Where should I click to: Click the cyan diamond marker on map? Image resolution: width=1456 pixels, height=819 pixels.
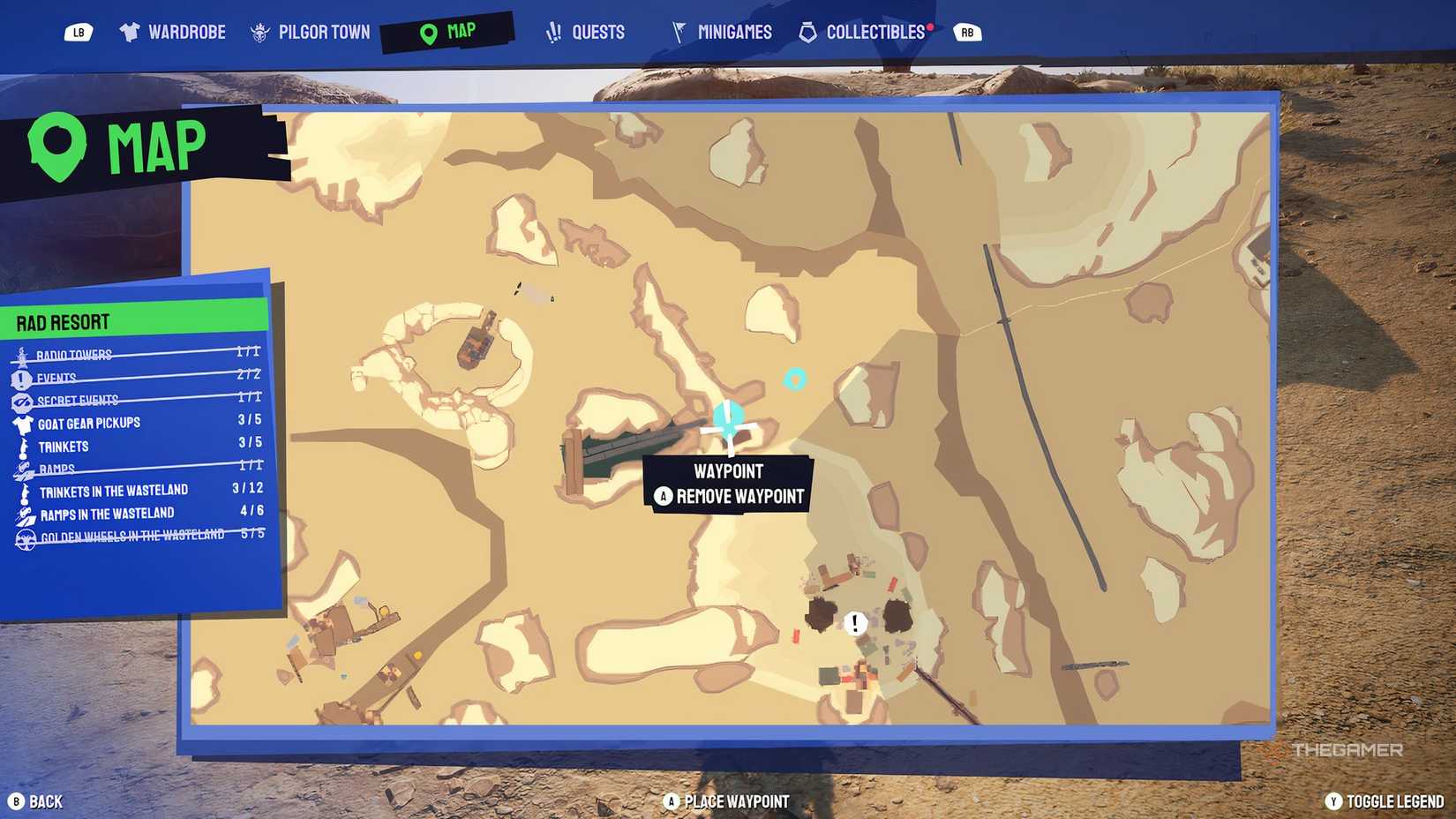[x=795, y=379]
